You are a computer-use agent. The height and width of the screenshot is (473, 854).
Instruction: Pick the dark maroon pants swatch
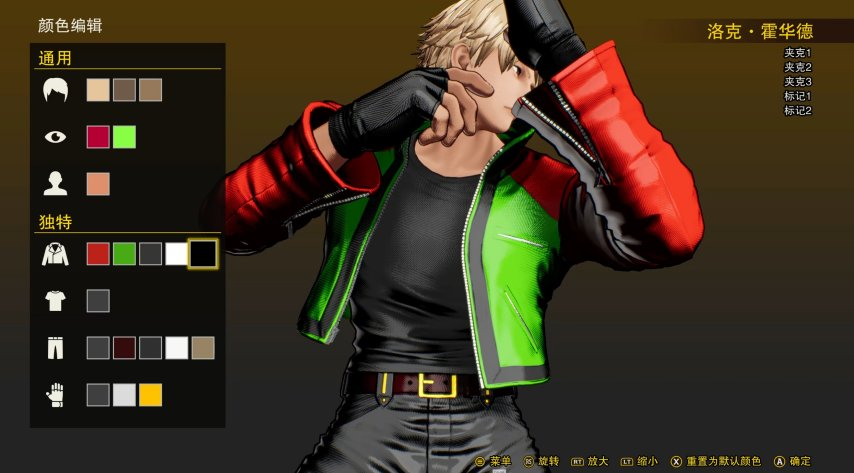click(124, 348)
